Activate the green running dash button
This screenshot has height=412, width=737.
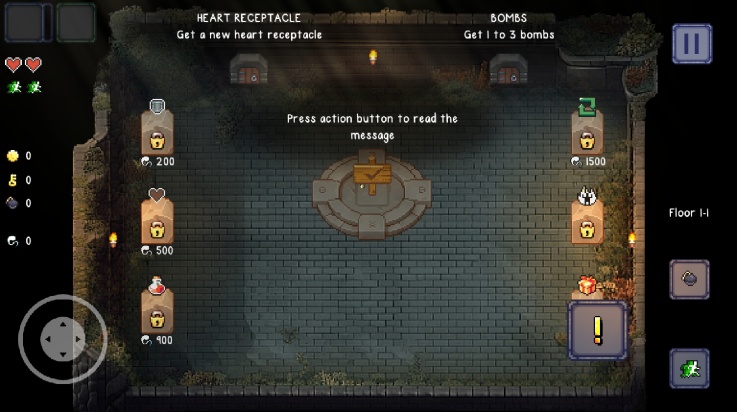pos(689,368)
